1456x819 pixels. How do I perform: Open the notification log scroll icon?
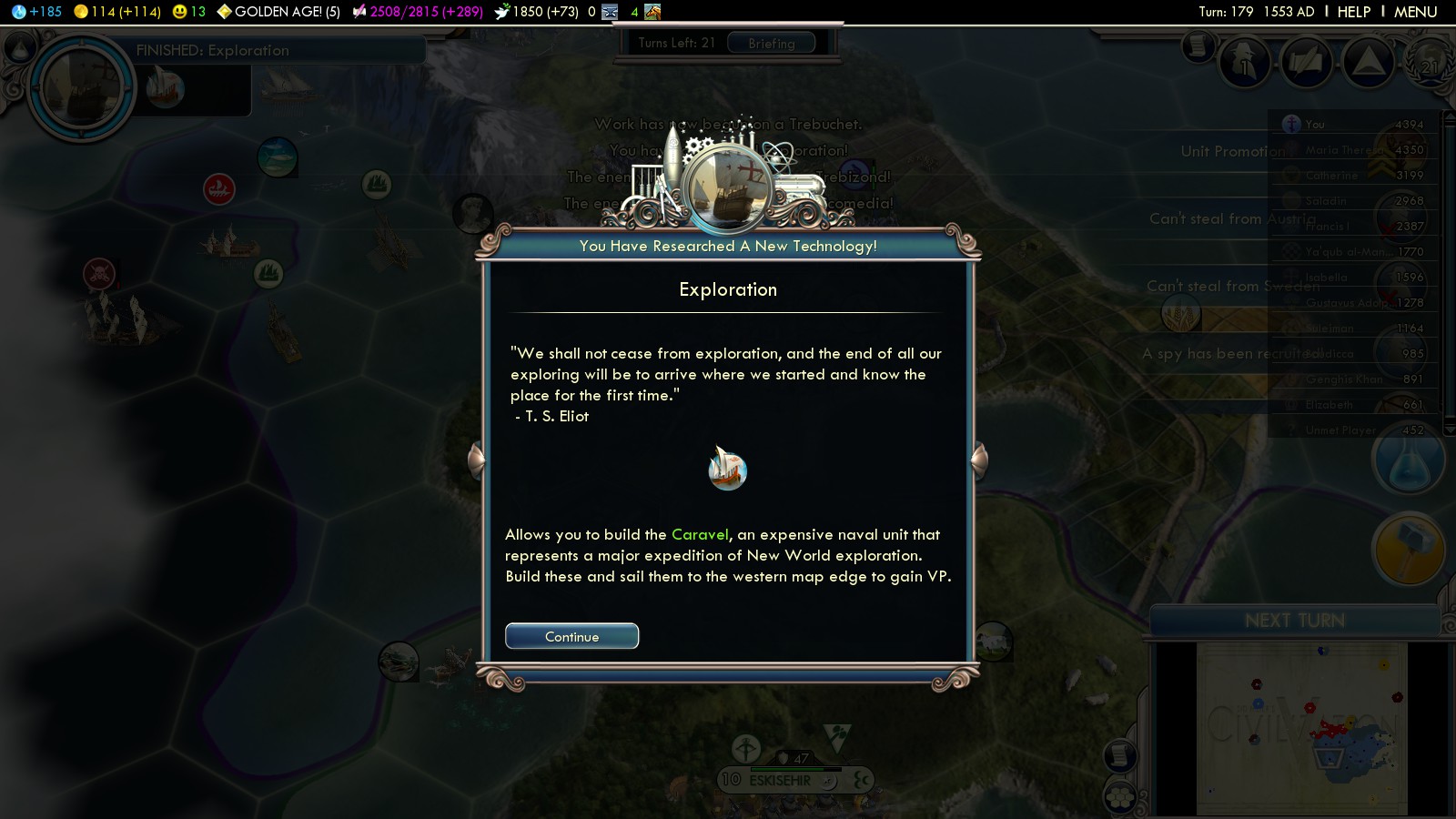click(x=1198, y=45)
